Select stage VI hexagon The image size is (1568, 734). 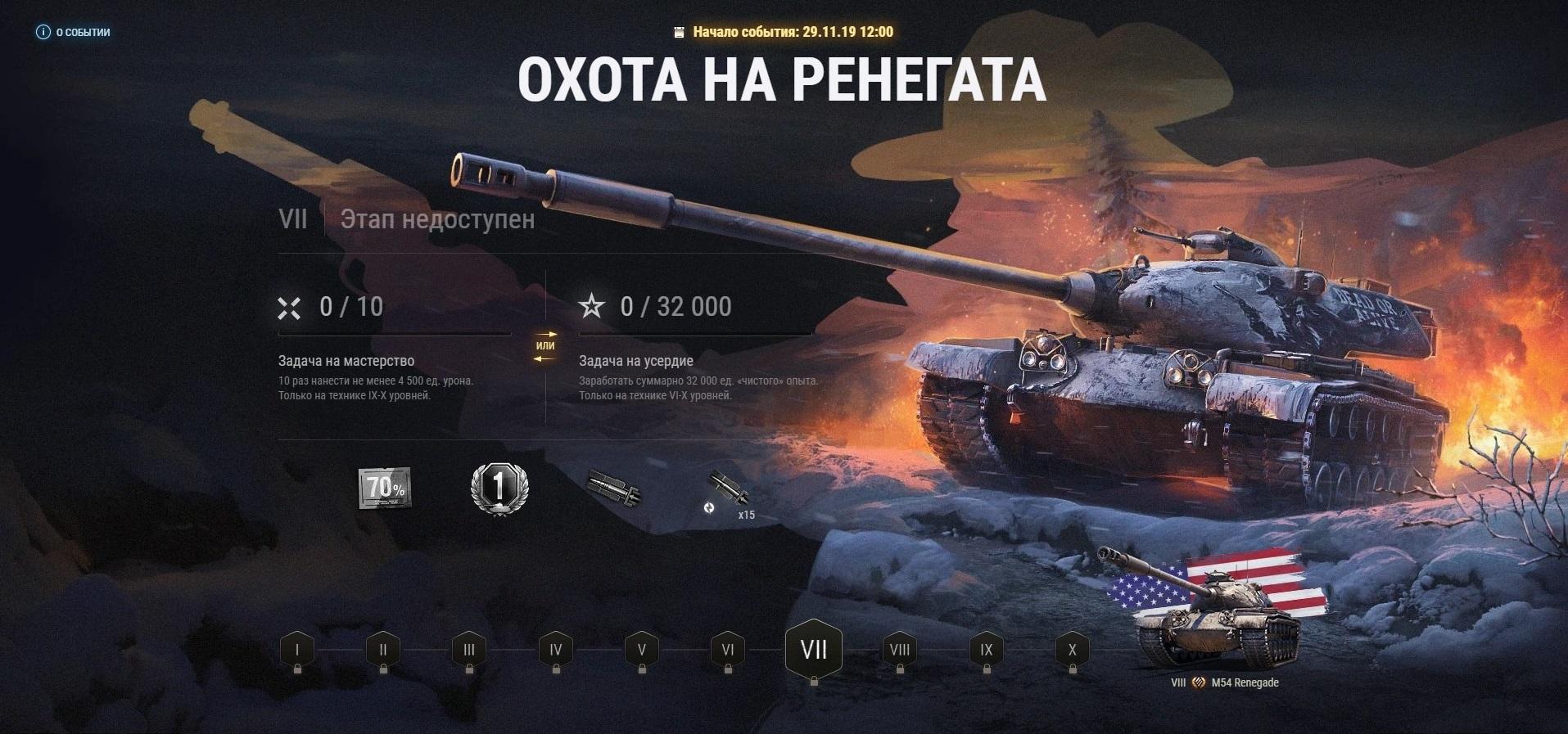[728, 651]
